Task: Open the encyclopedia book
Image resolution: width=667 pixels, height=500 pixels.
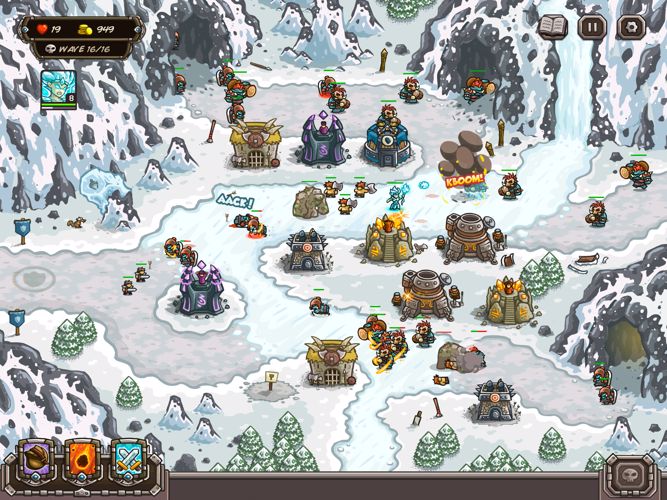Action: (x=553, y=27)
